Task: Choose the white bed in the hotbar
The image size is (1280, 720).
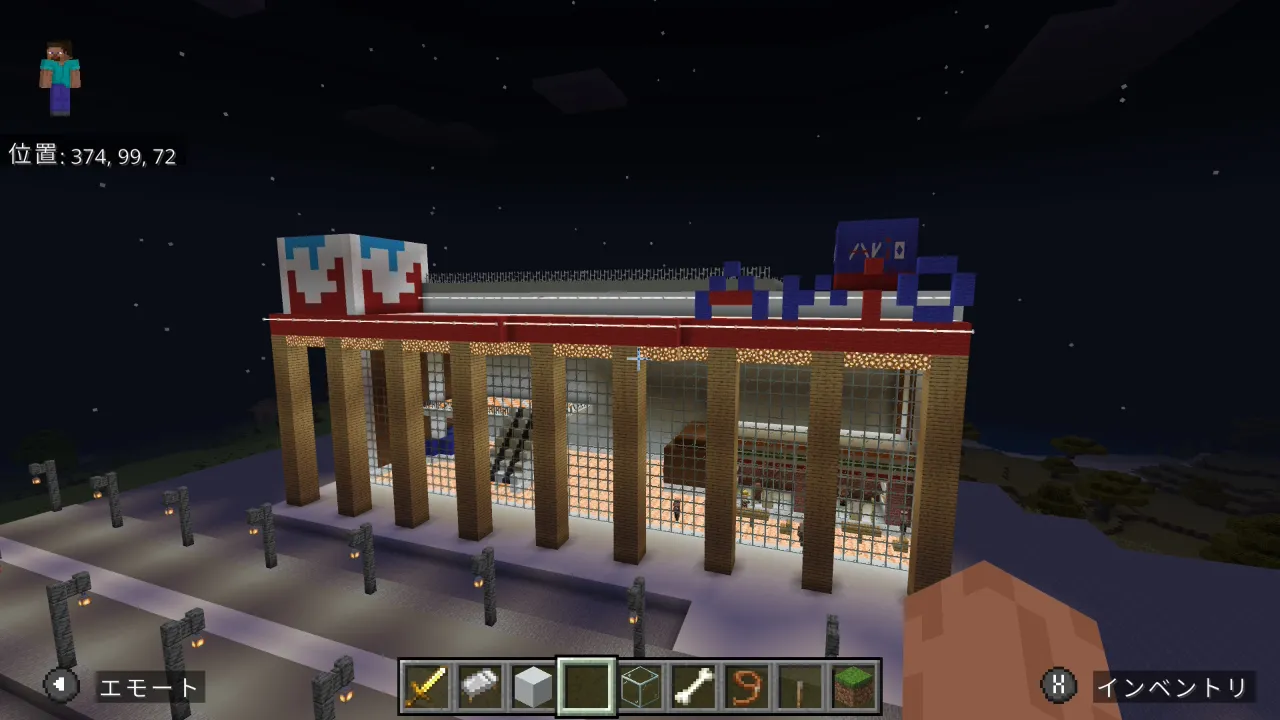Action: 479,686
